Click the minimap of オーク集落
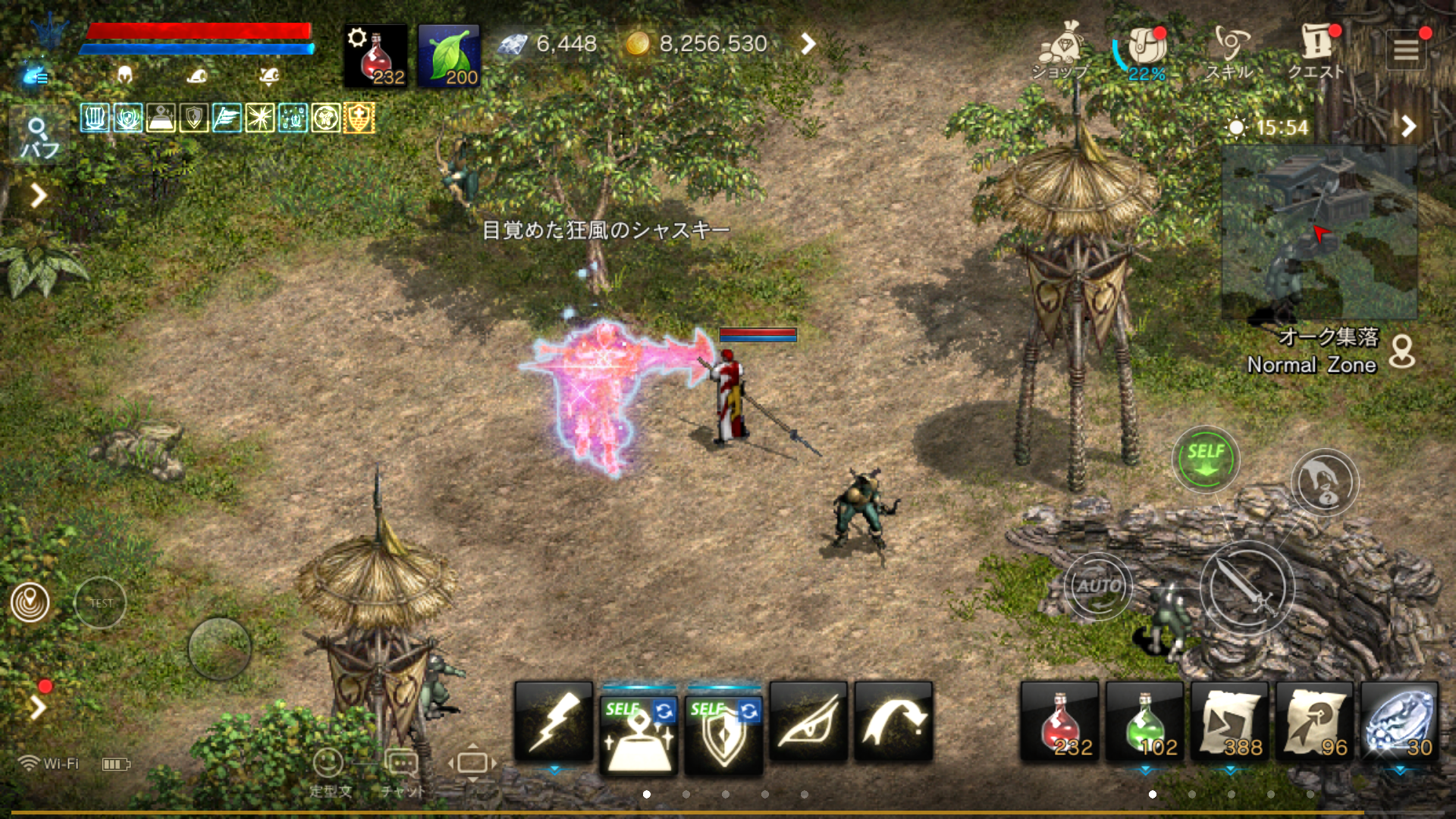 coord(1319,232)
